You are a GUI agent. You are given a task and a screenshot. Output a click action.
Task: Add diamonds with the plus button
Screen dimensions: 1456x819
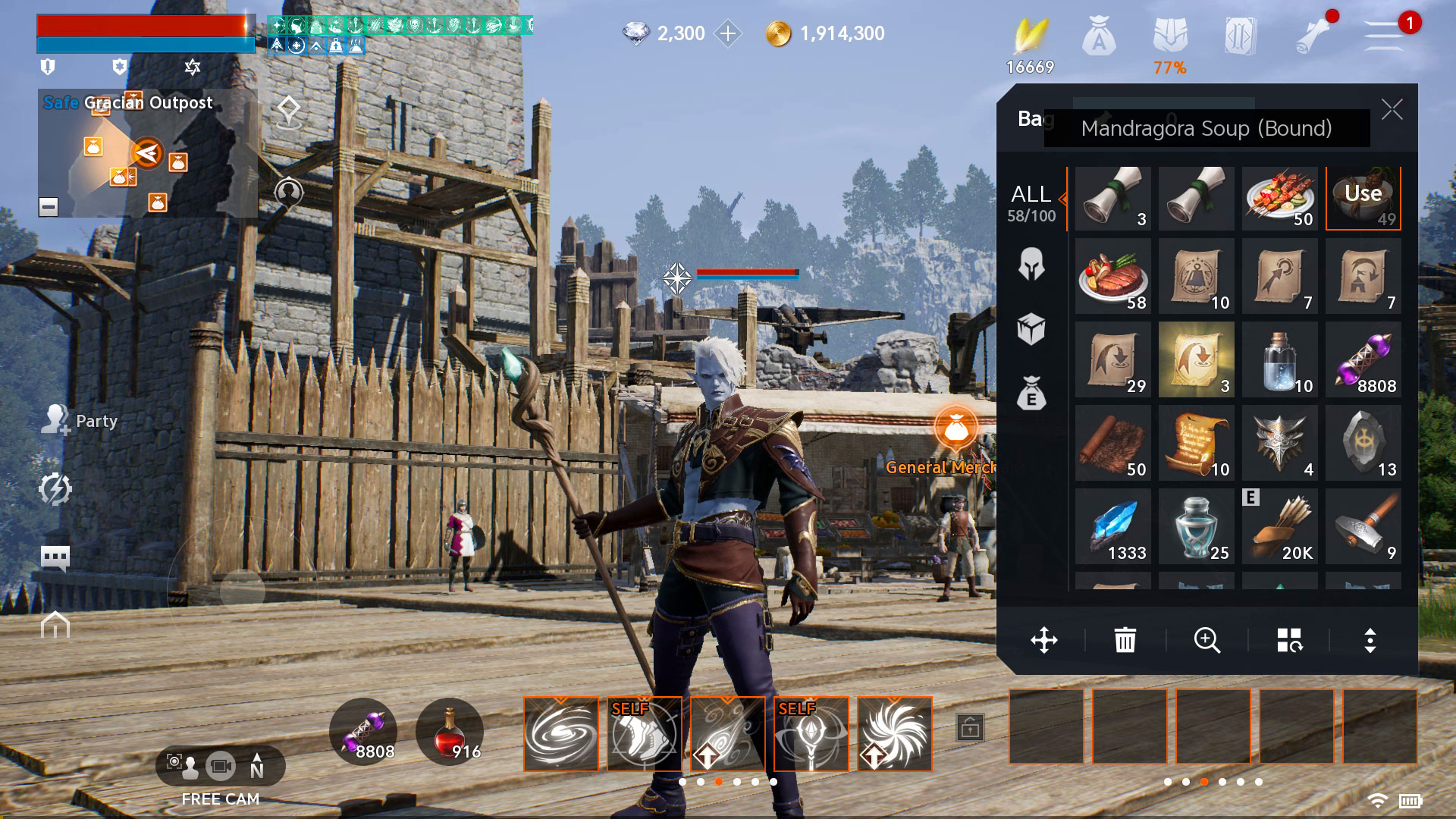point(728,33)
